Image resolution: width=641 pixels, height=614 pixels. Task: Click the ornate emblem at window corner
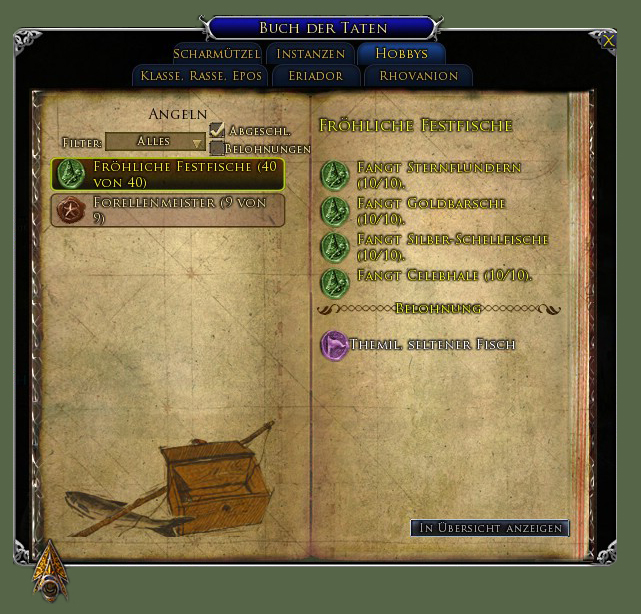click(48, 570)
